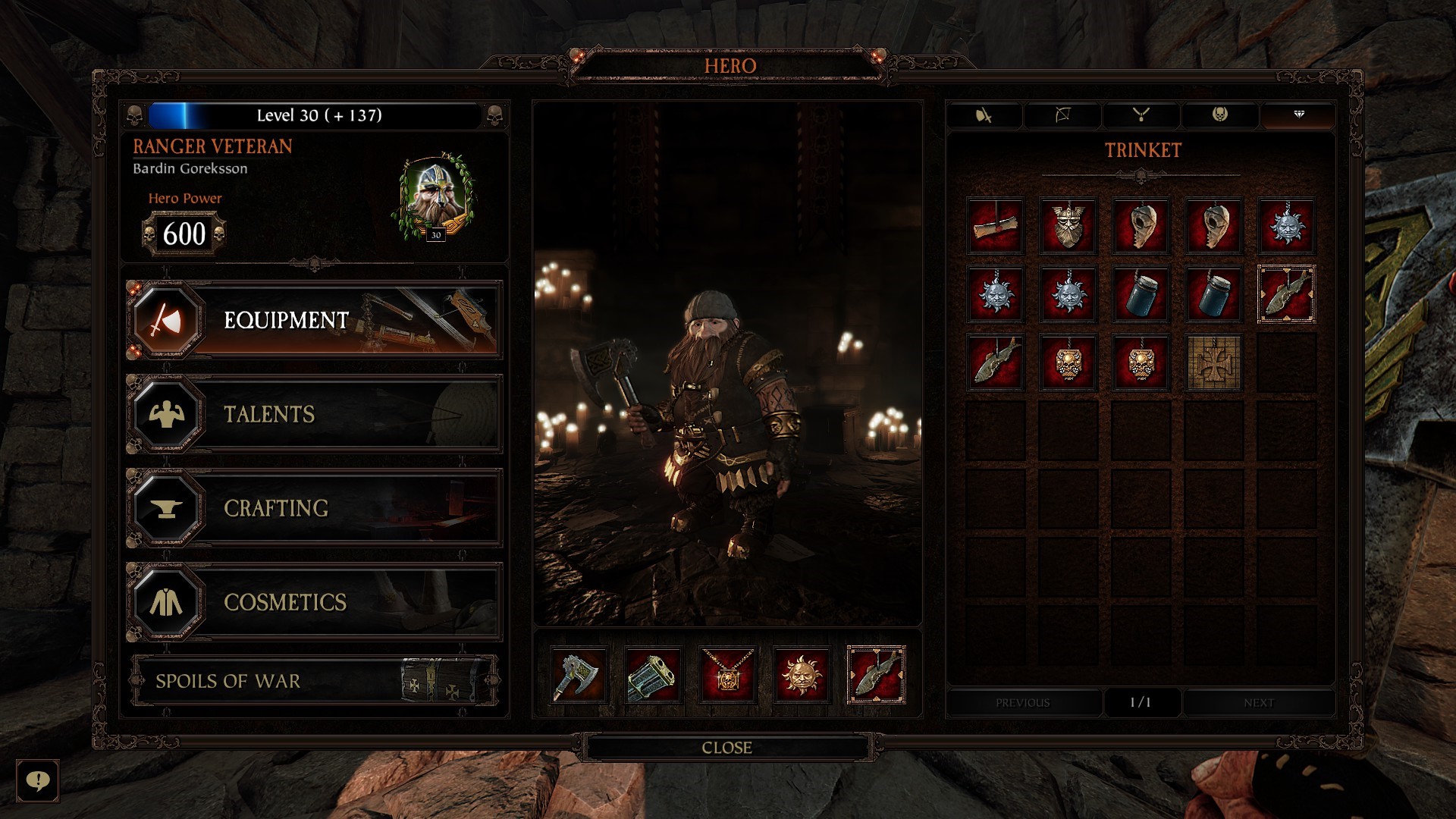Select the equipped golden sun charm
The image size is (1456, 819).
[x=802, y=674]
